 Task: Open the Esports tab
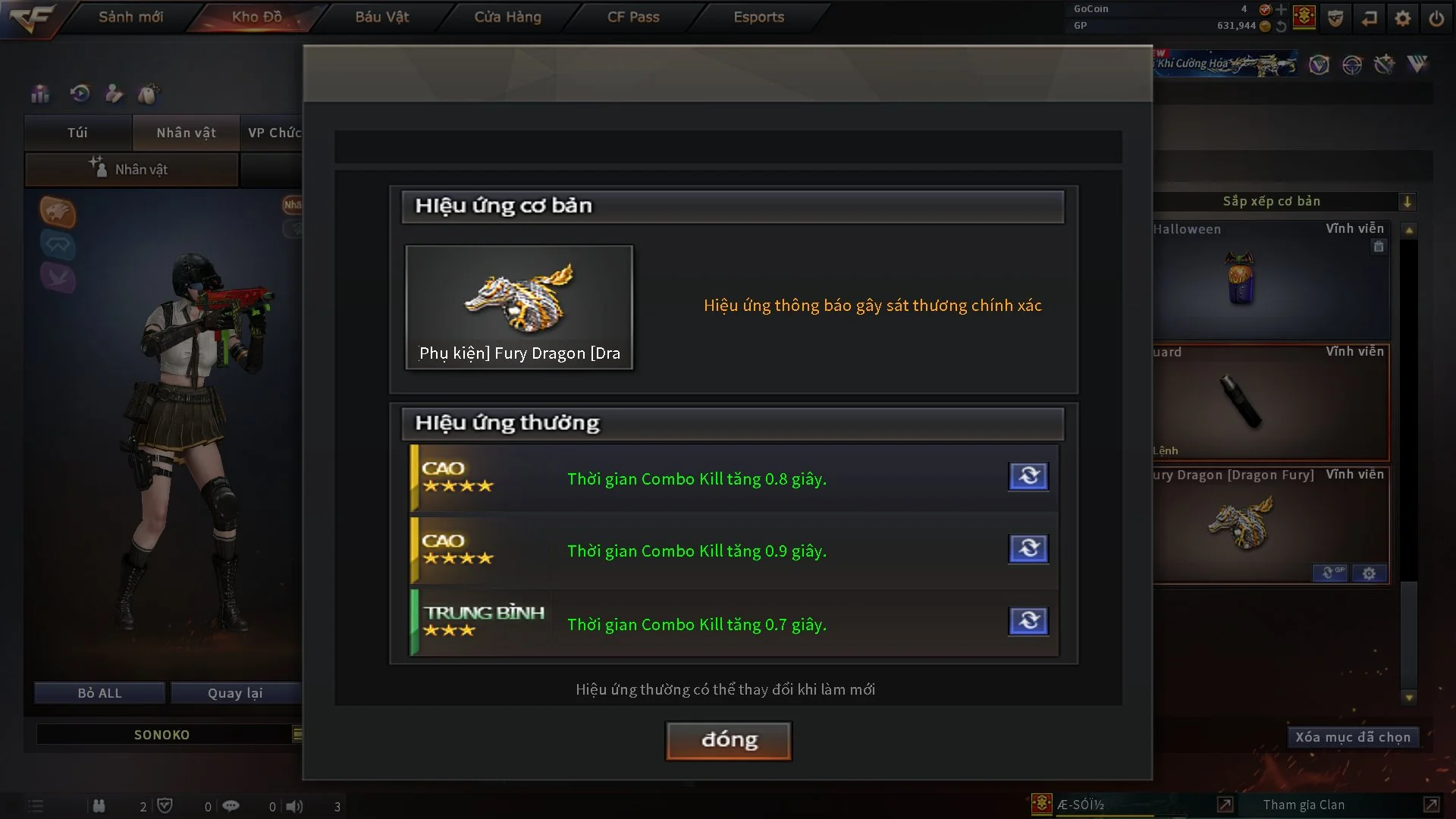[758, 17]
